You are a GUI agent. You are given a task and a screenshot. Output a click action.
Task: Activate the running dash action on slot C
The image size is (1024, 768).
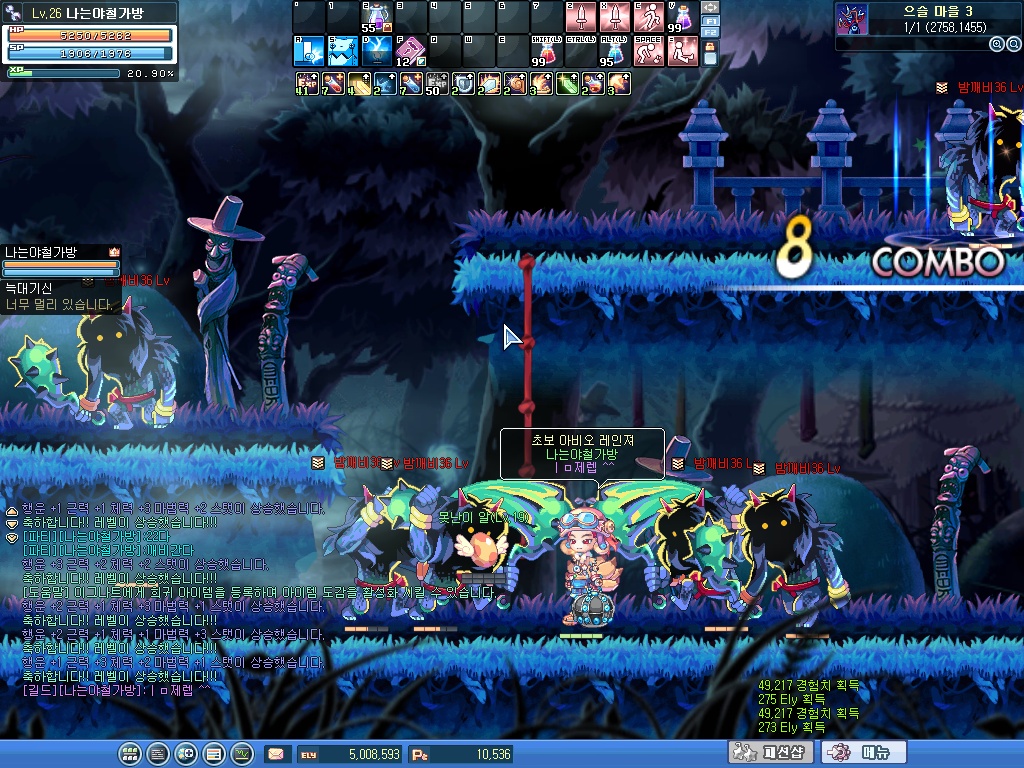[648, 17]
